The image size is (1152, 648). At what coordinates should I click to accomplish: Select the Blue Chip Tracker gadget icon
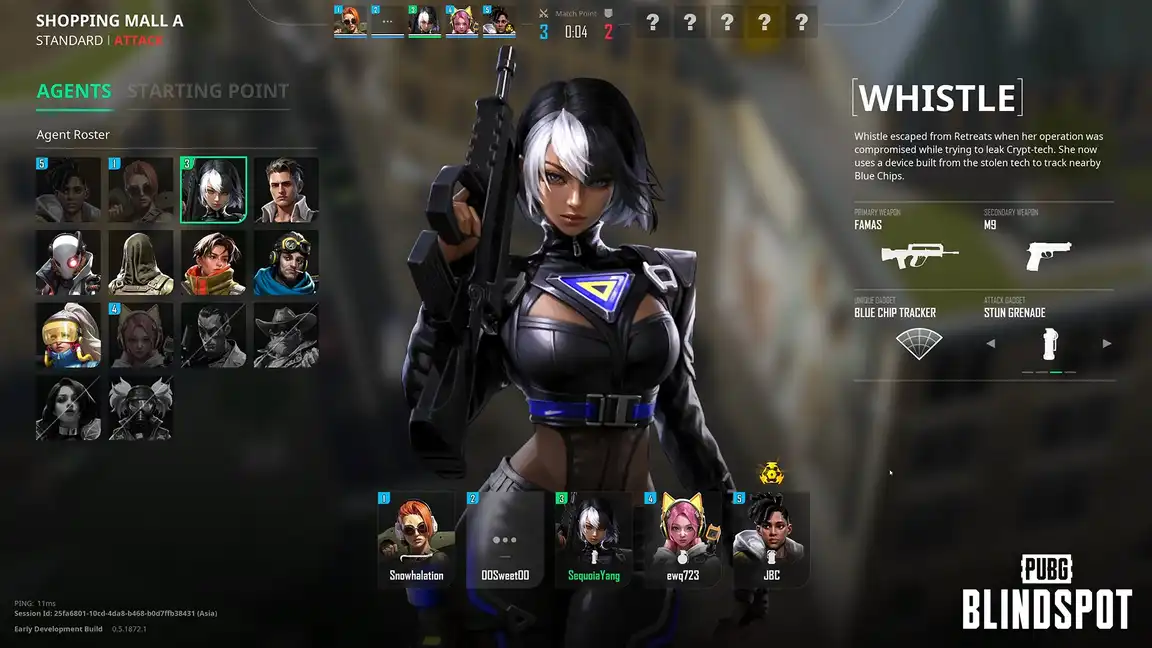tap(919, 343)
